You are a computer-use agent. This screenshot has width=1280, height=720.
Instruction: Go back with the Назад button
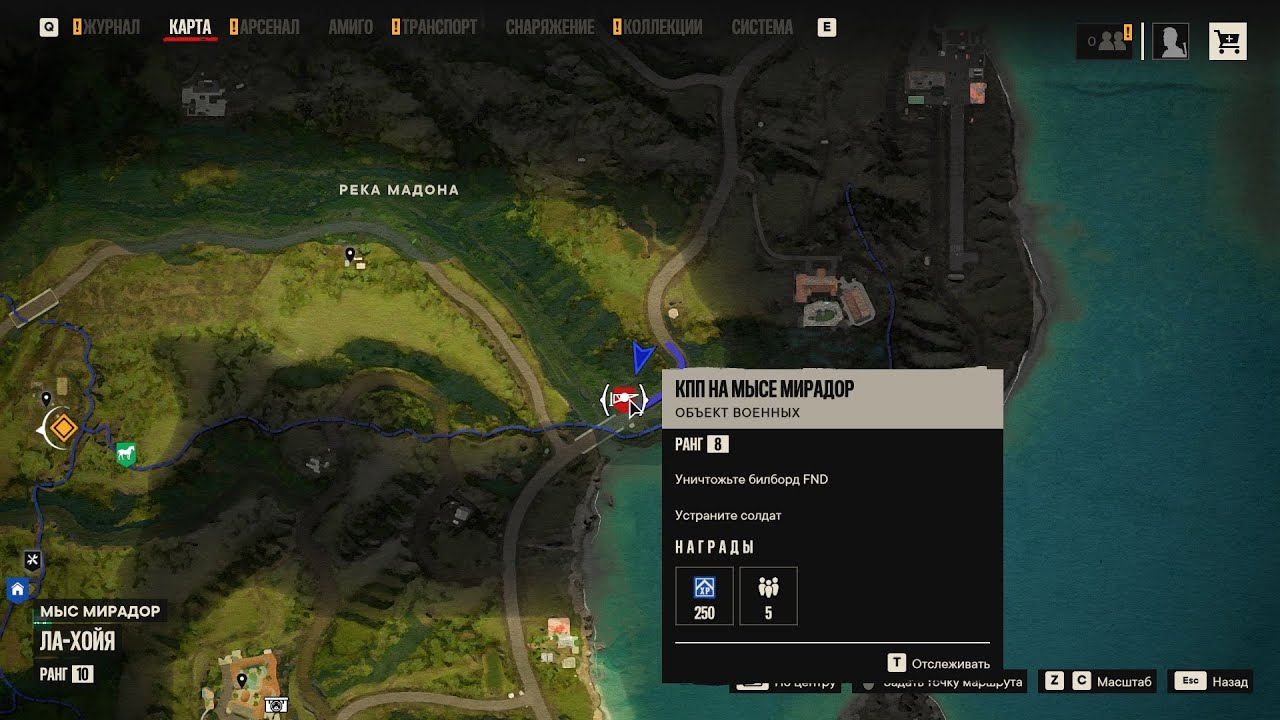1212,682
